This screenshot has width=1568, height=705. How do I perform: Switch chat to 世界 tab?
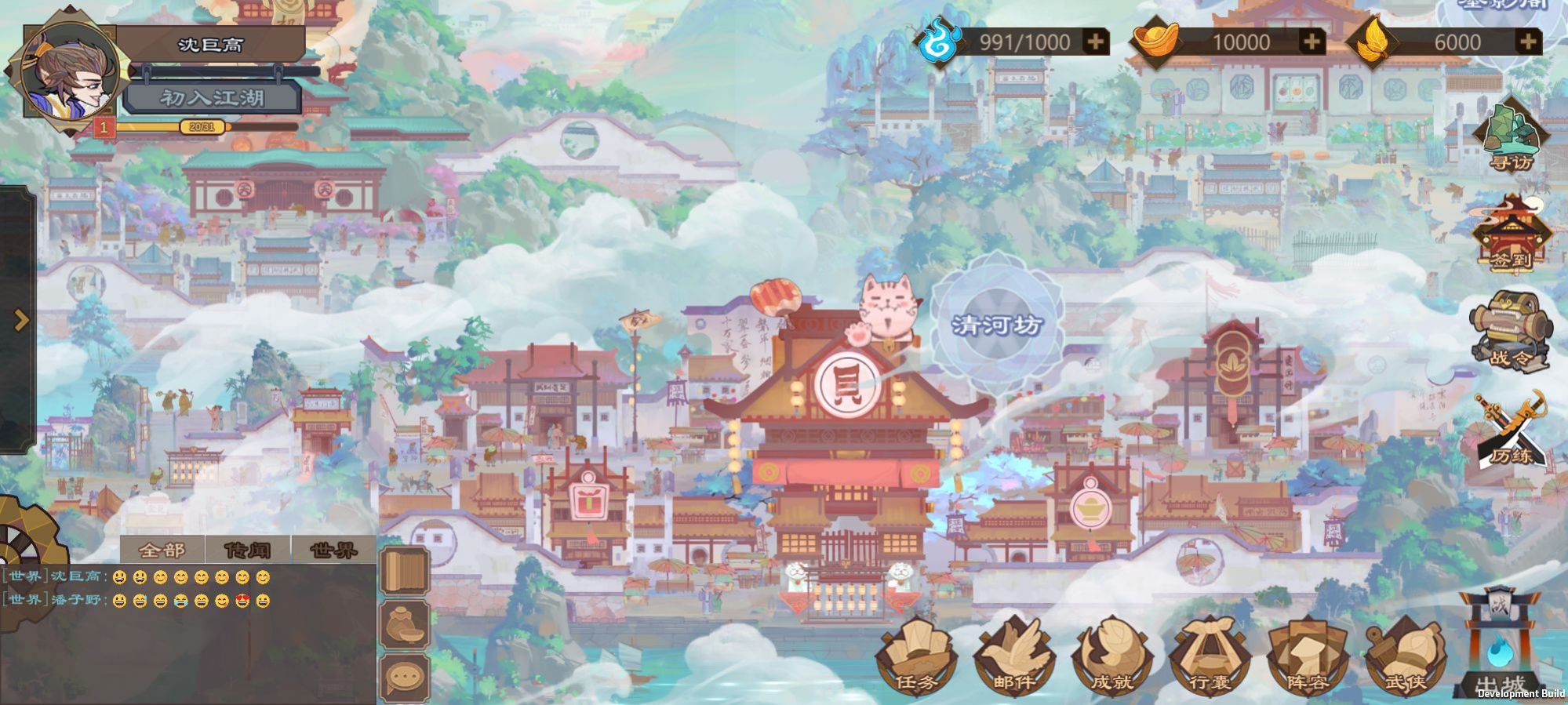pos(333,550)
